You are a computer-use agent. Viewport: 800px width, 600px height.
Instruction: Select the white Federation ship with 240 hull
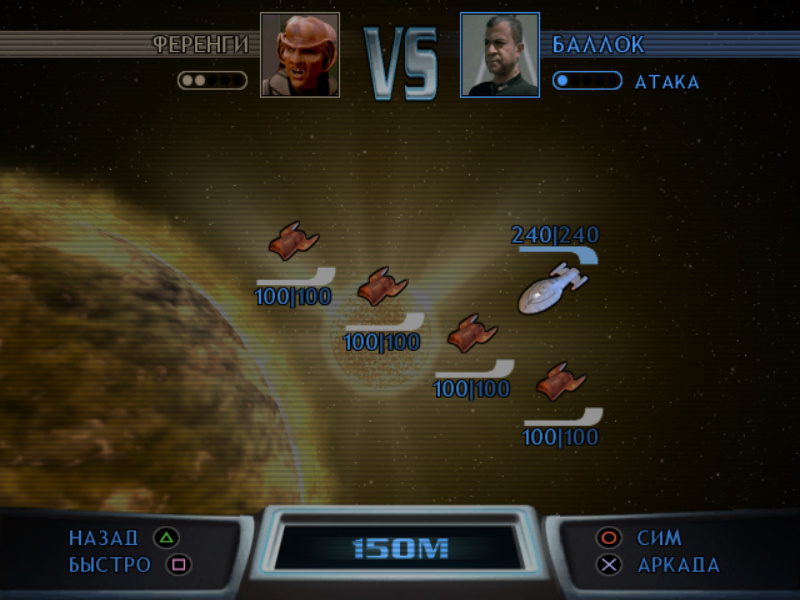[552, 288]
